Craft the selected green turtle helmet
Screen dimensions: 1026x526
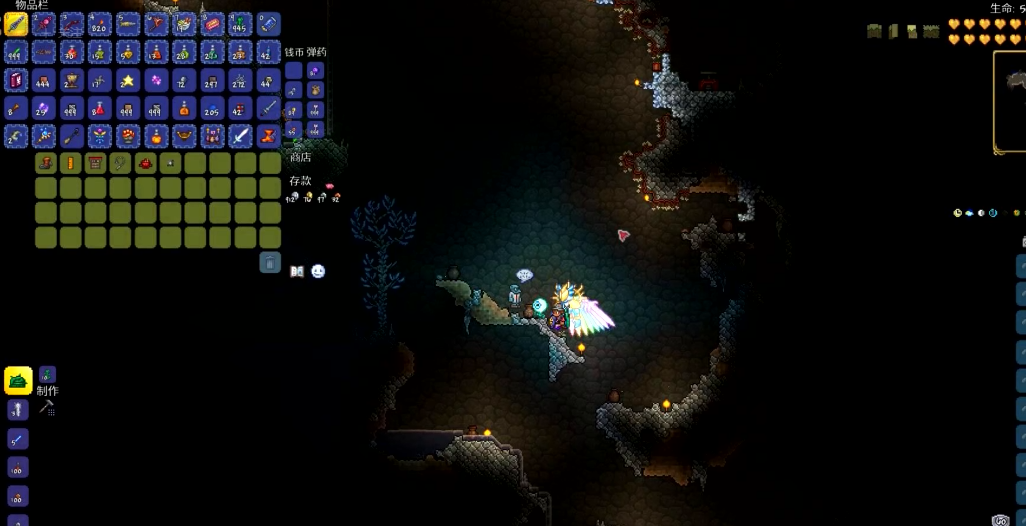[18, 380]
